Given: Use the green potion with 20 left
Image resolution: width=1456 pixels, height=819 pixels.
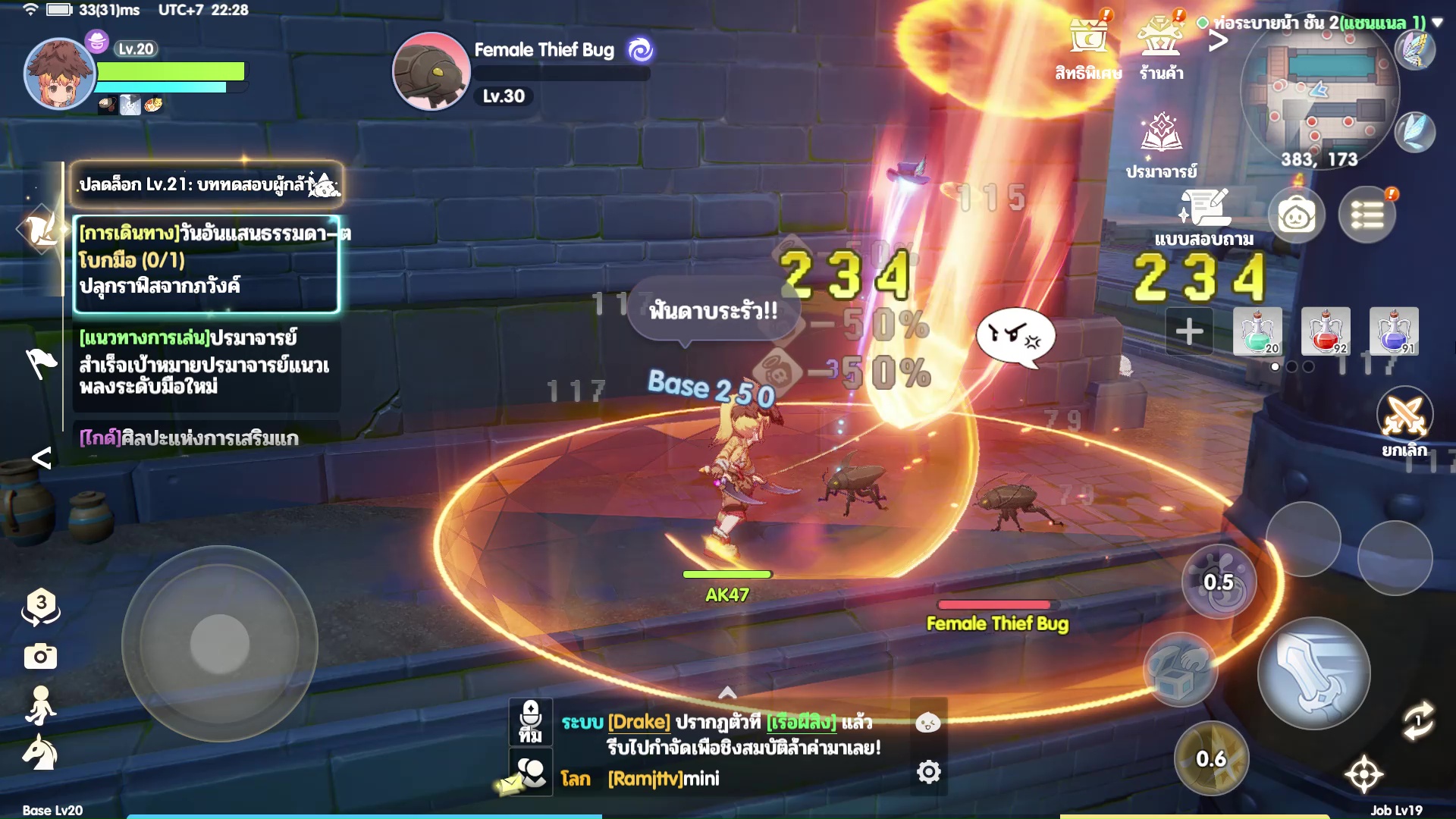Looking at the screenshot, I should point(1257,331).
